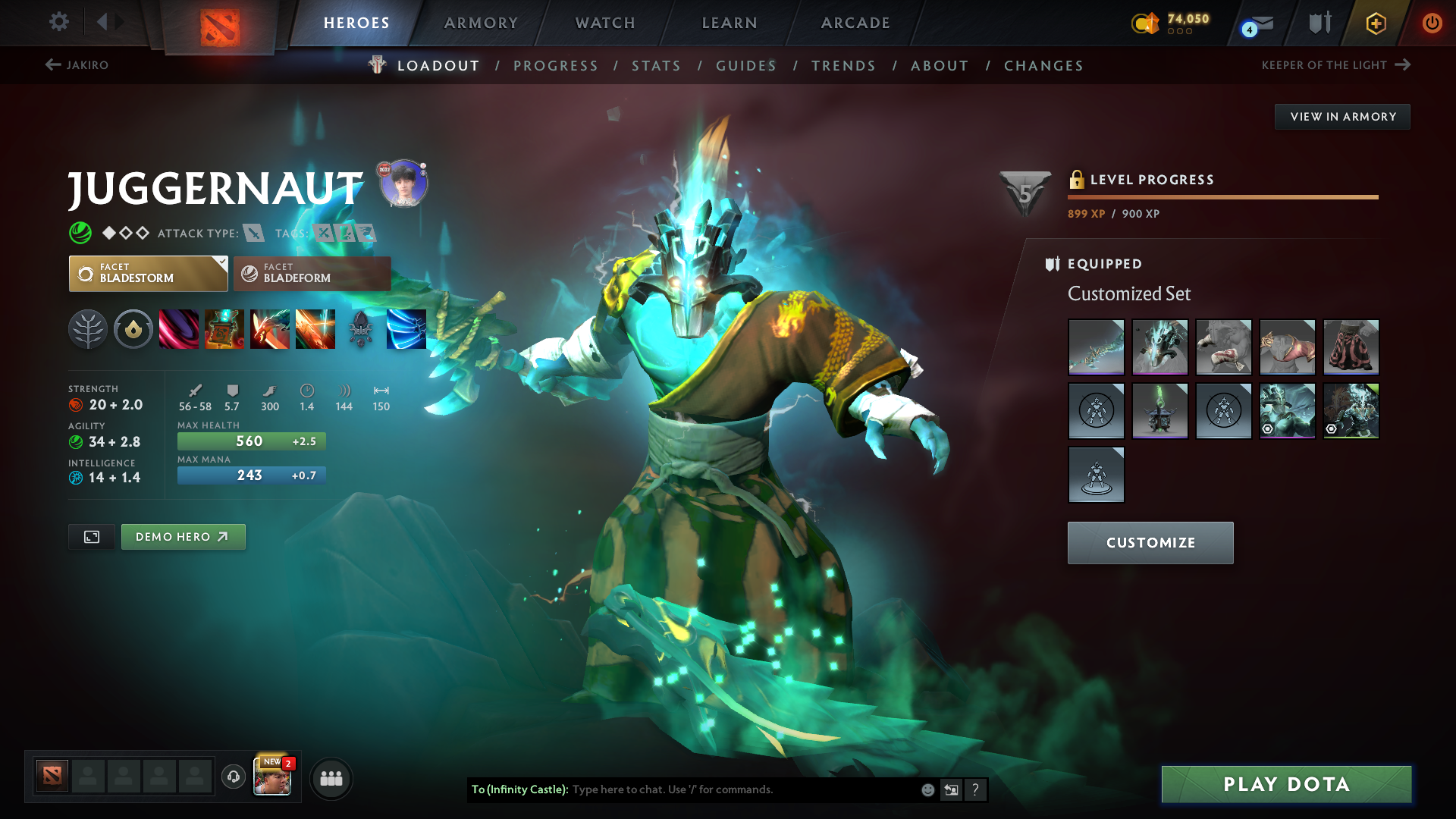Click the Dota Plus hexagon icon
This screenshot has height=819, width=1456.
click(1375, 23)
